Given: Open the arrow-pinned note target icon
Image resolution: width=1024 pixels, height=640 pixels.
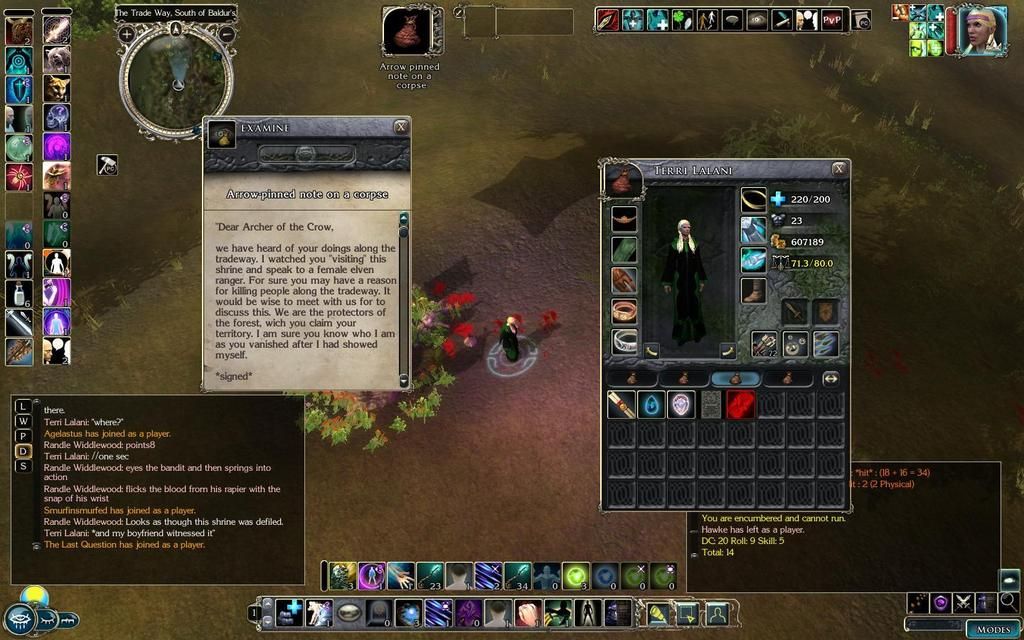Looking at the screenshot, I should (407, 32).
